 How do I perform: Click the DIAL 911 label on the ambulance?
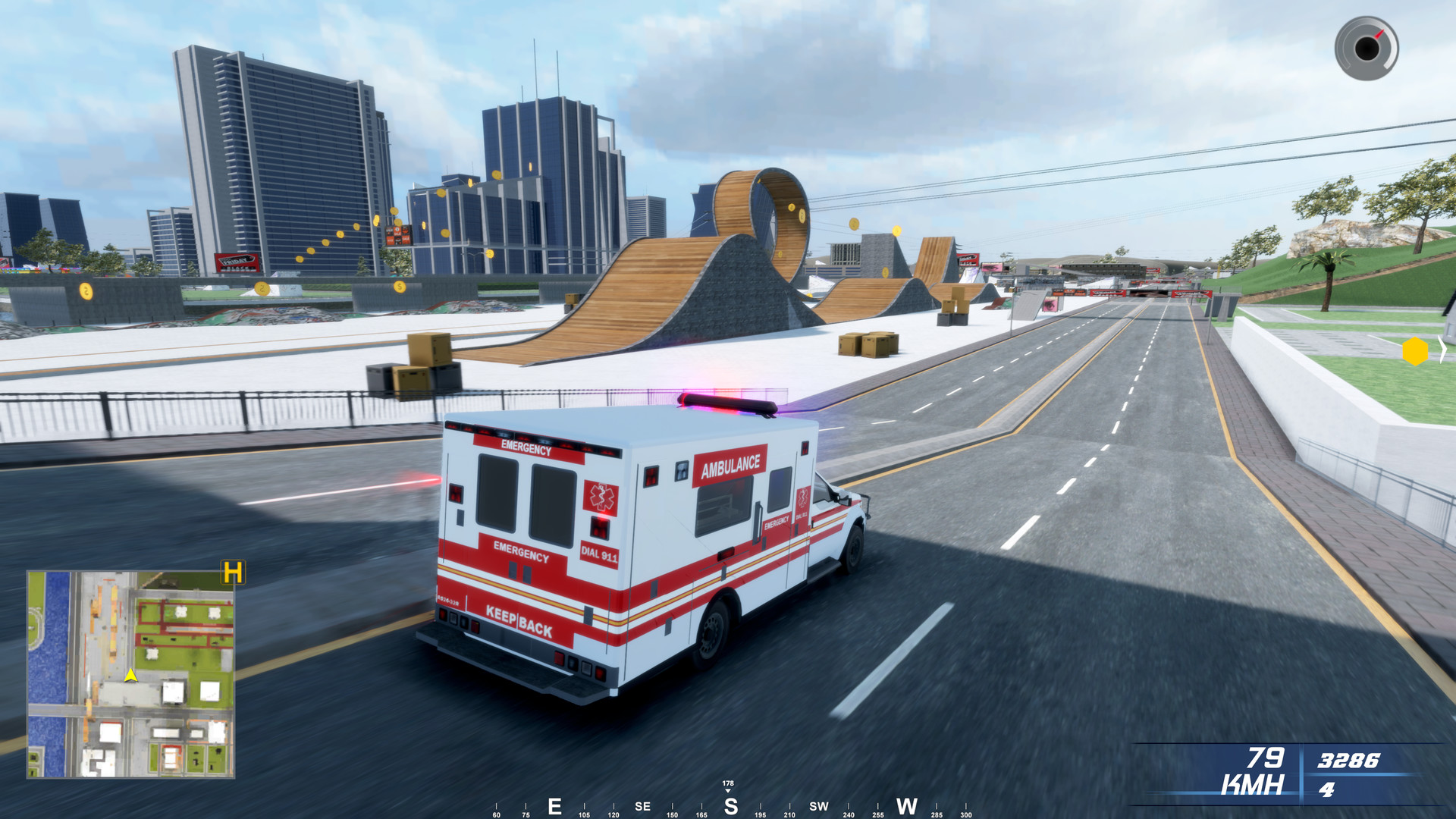pos(600,554)
